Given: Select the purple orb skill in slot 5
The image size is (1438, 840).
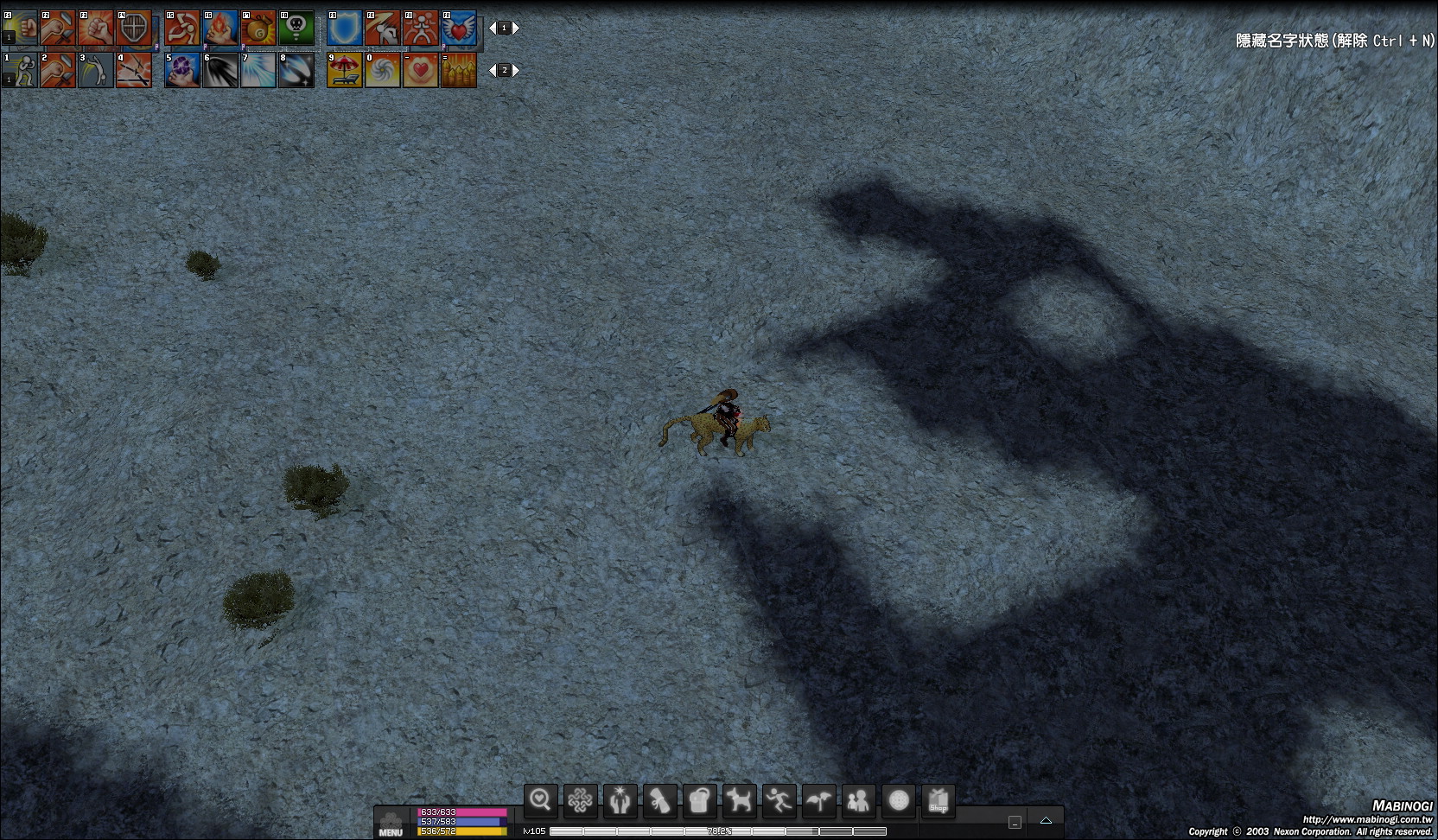Looking at the screenshot, I should [x=182, y=71].
